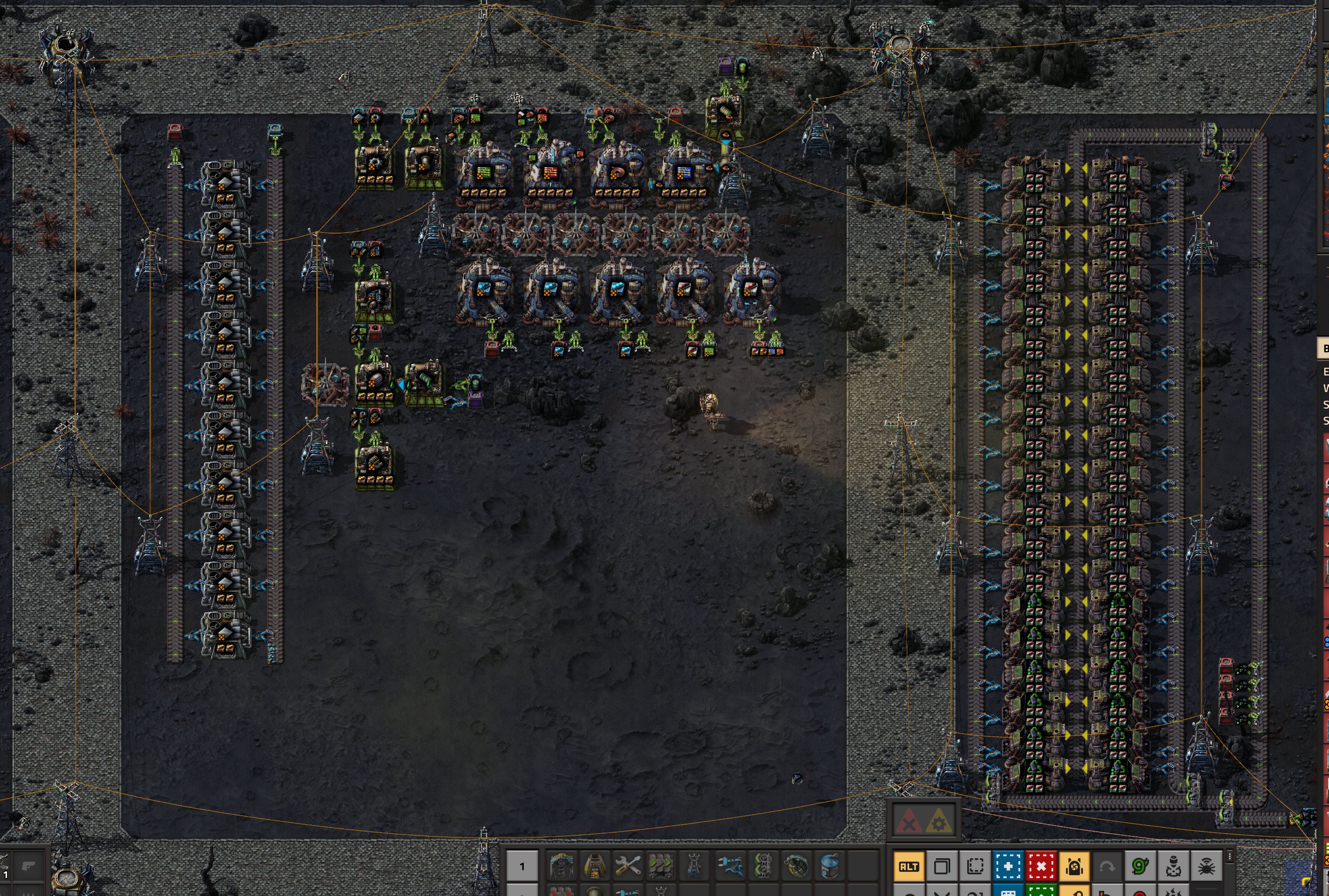Open the blue blueprint tool shortcut
Image resolution: width=1329 pixels, height=896 pixels.
1008,866
